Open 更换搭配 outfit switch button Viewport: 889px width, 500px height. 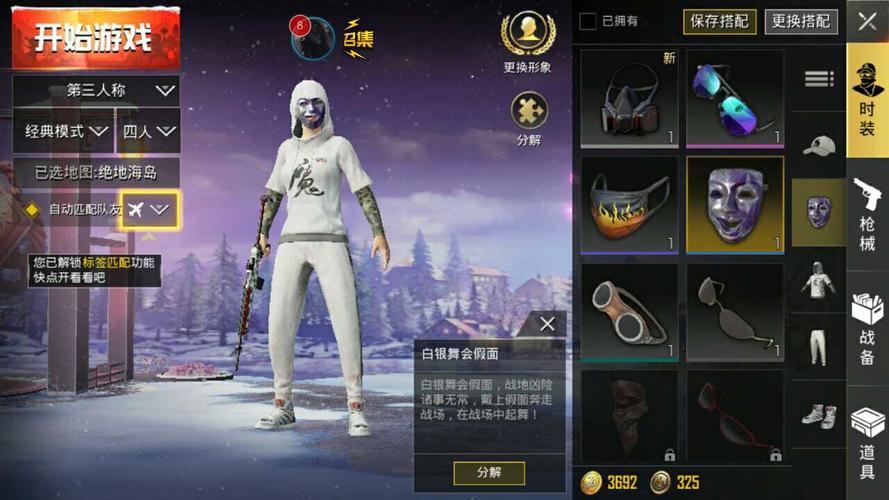pos(801,21)
